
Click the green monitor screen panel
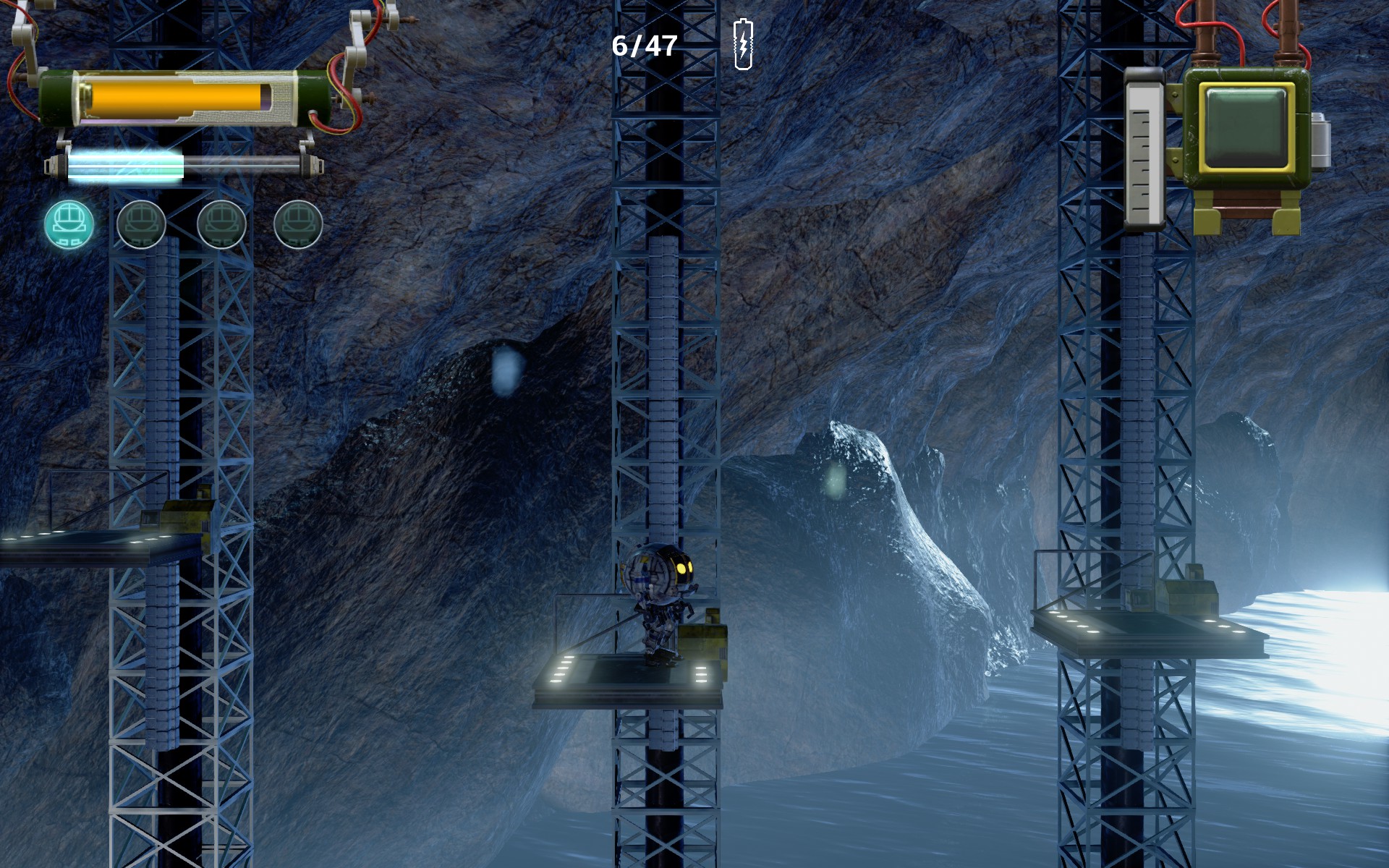pos(1246,127)
